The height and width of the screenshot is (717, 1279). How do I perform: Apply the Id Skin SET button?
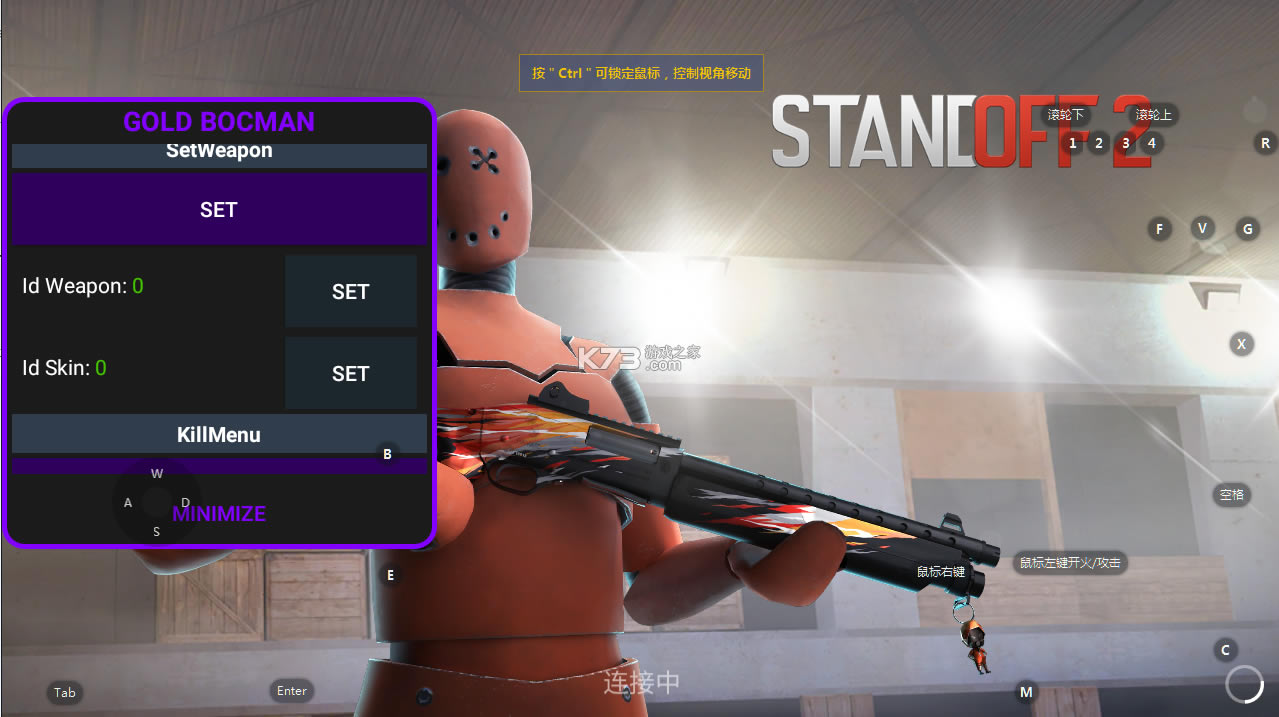350,373
